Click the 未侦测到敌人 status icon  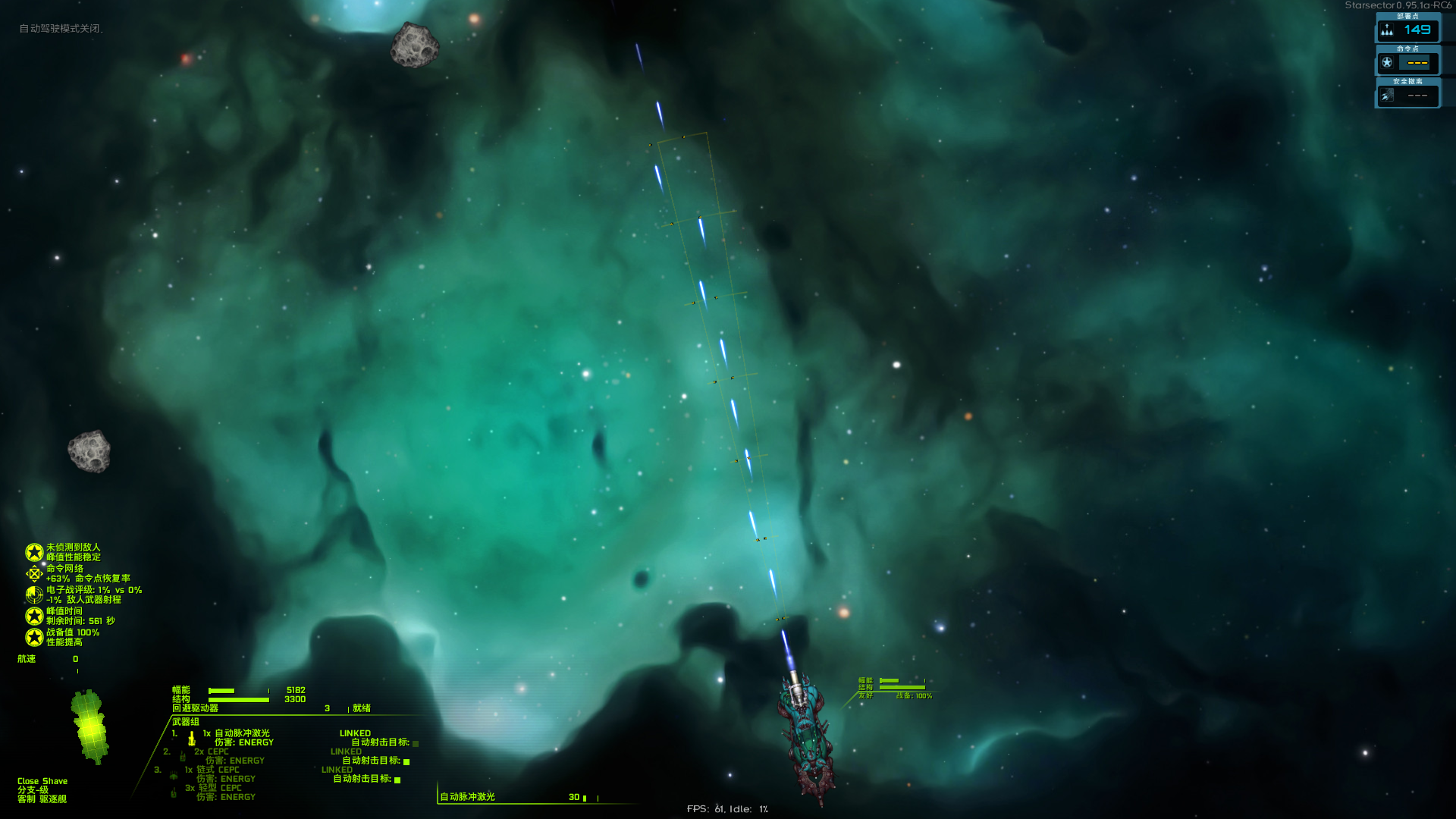[34, 552]
